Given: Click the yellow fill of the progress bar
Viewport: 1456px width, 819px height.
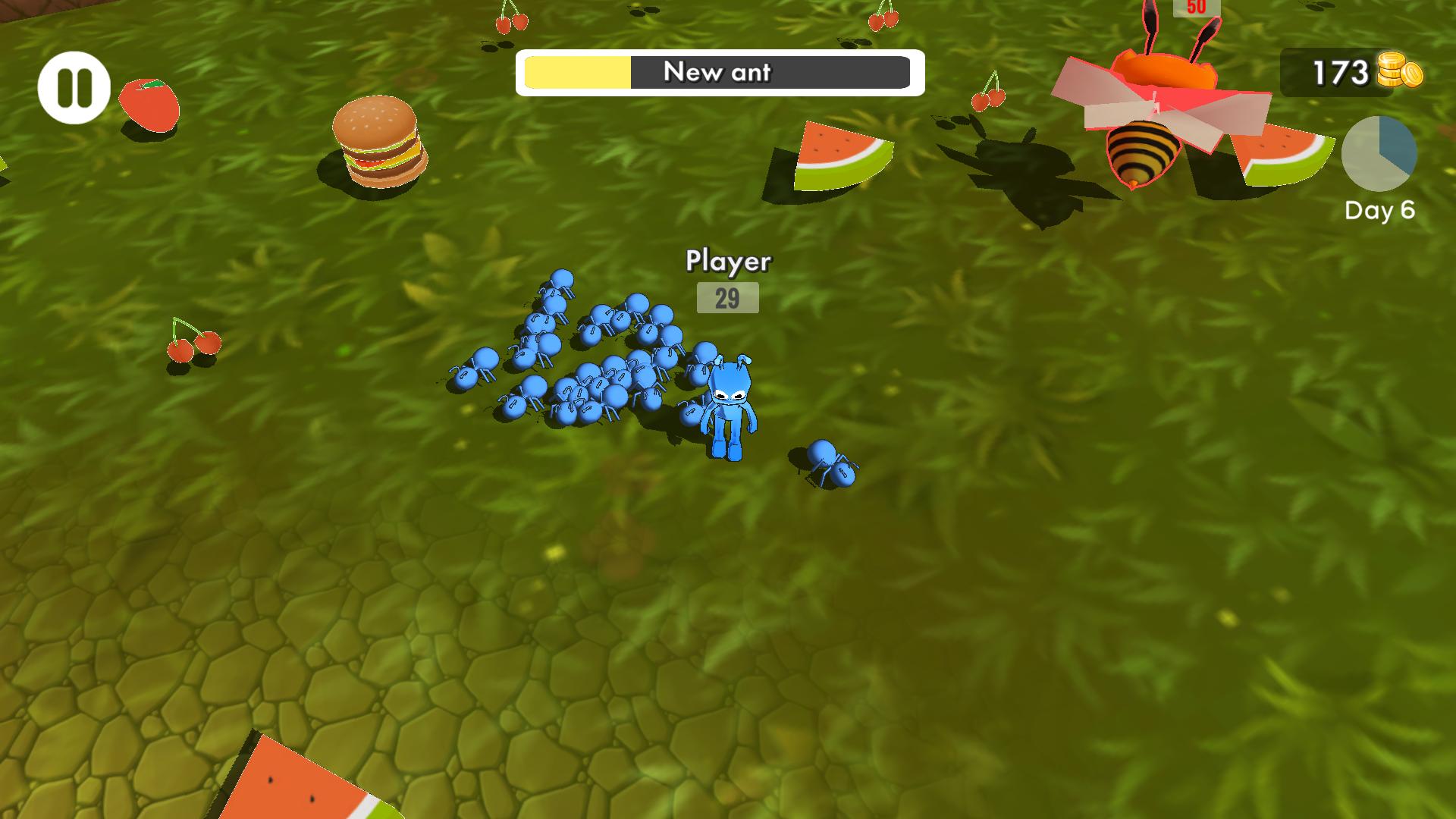Looking at the screenshot, I should coord(576,73).
